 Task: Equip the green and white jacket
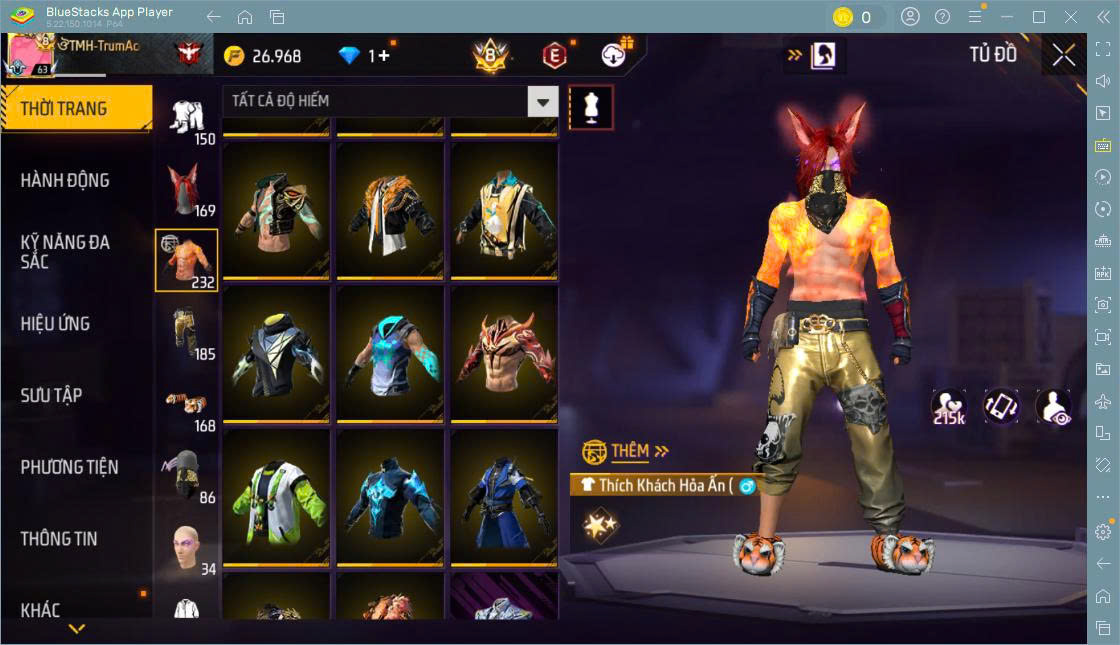[x=276, y=497]
